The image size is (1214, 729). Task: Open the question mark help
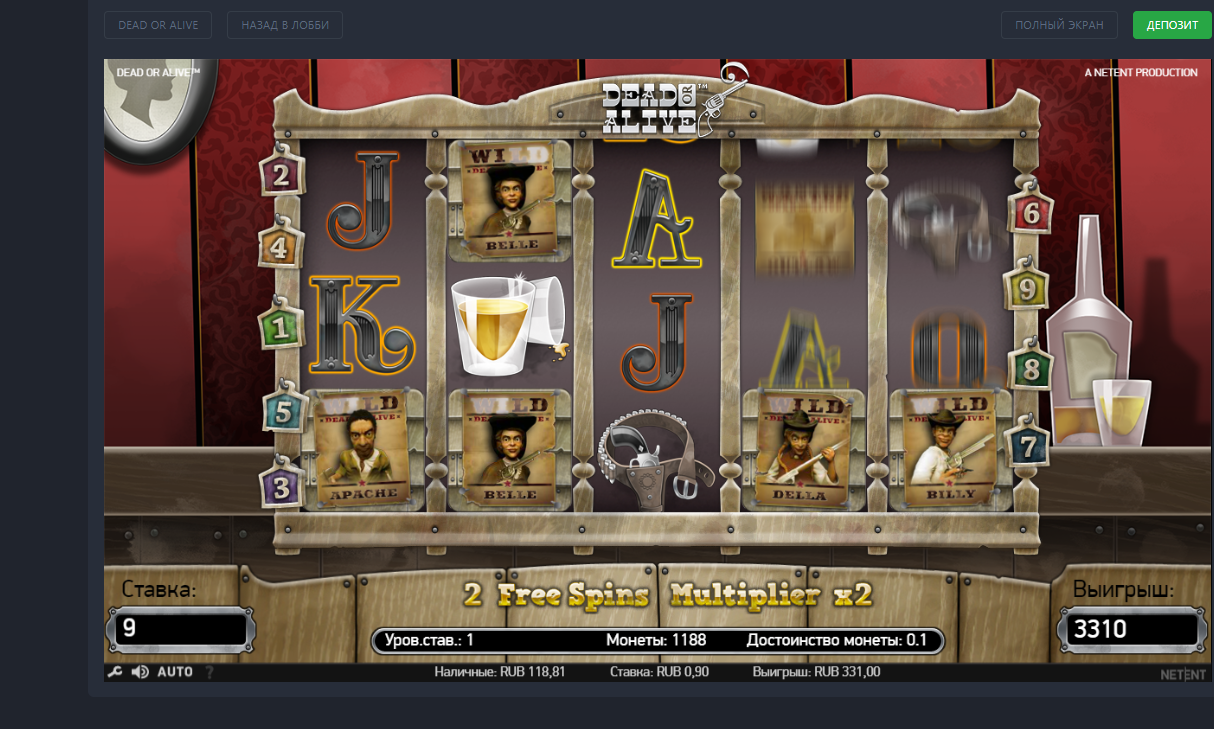coord(210,672)
